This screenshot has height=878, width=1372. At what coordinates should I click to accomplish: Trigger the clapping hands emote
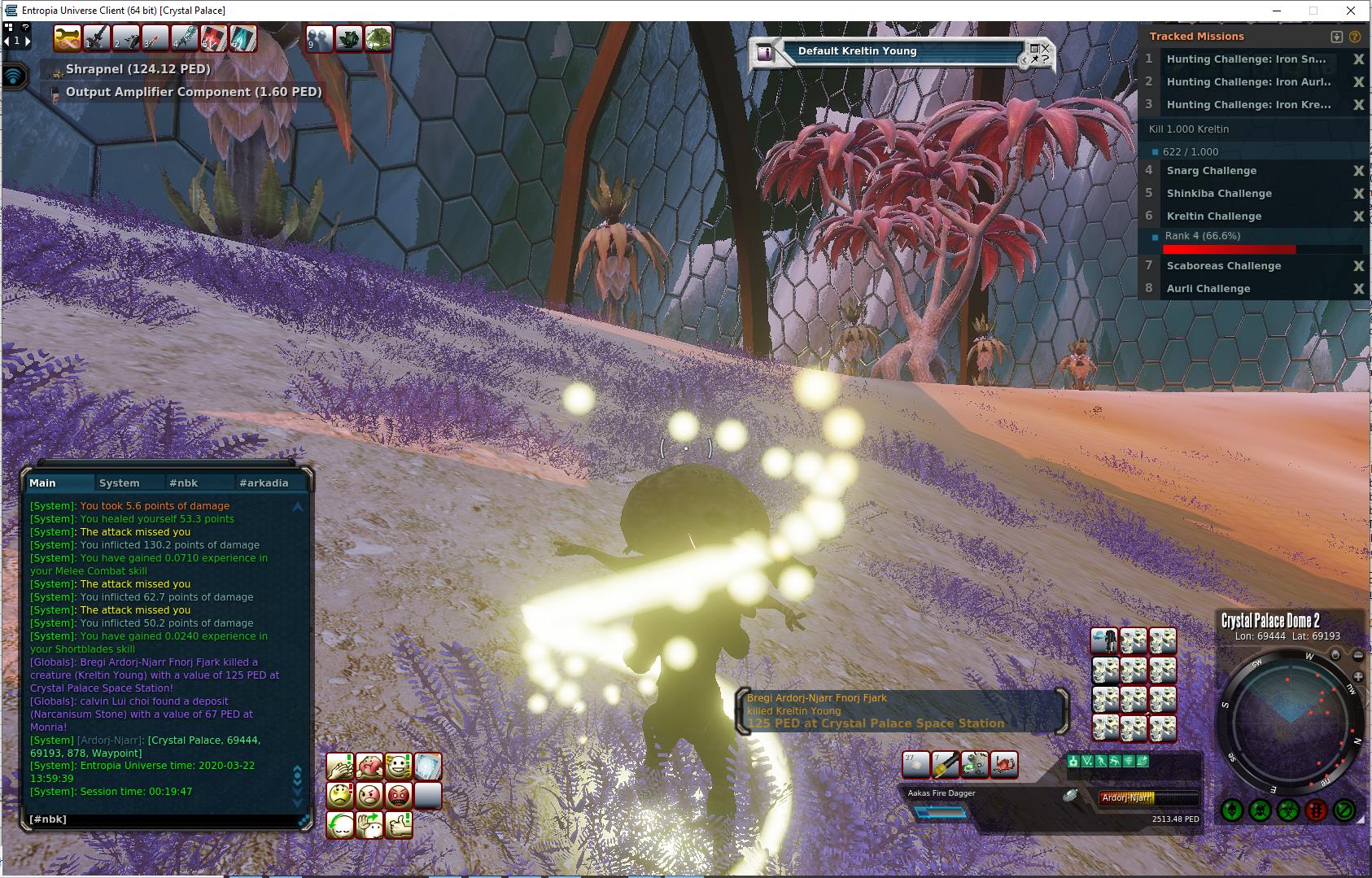[340, 767]
